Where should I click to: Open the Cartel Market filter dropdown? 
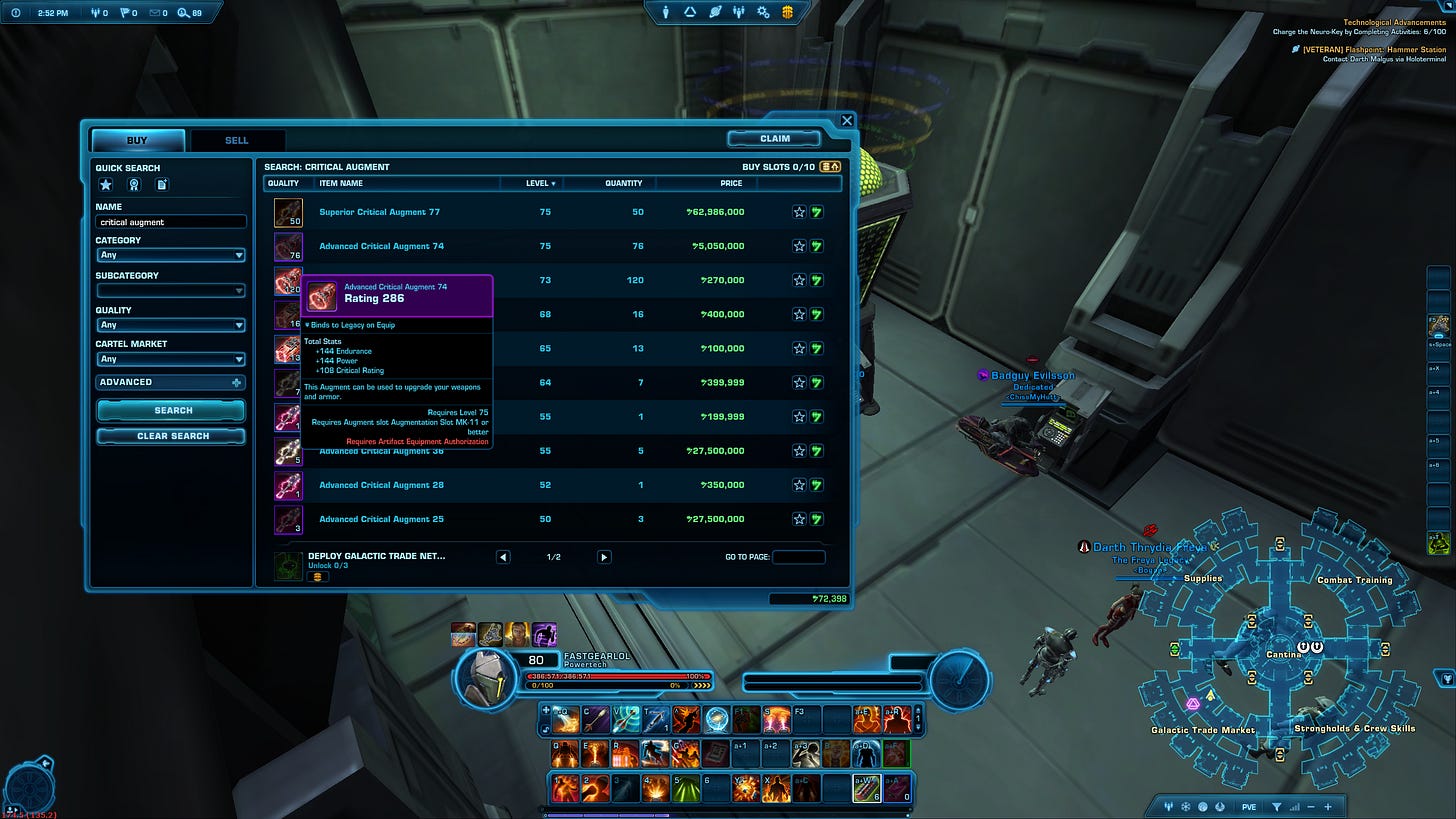170,359
